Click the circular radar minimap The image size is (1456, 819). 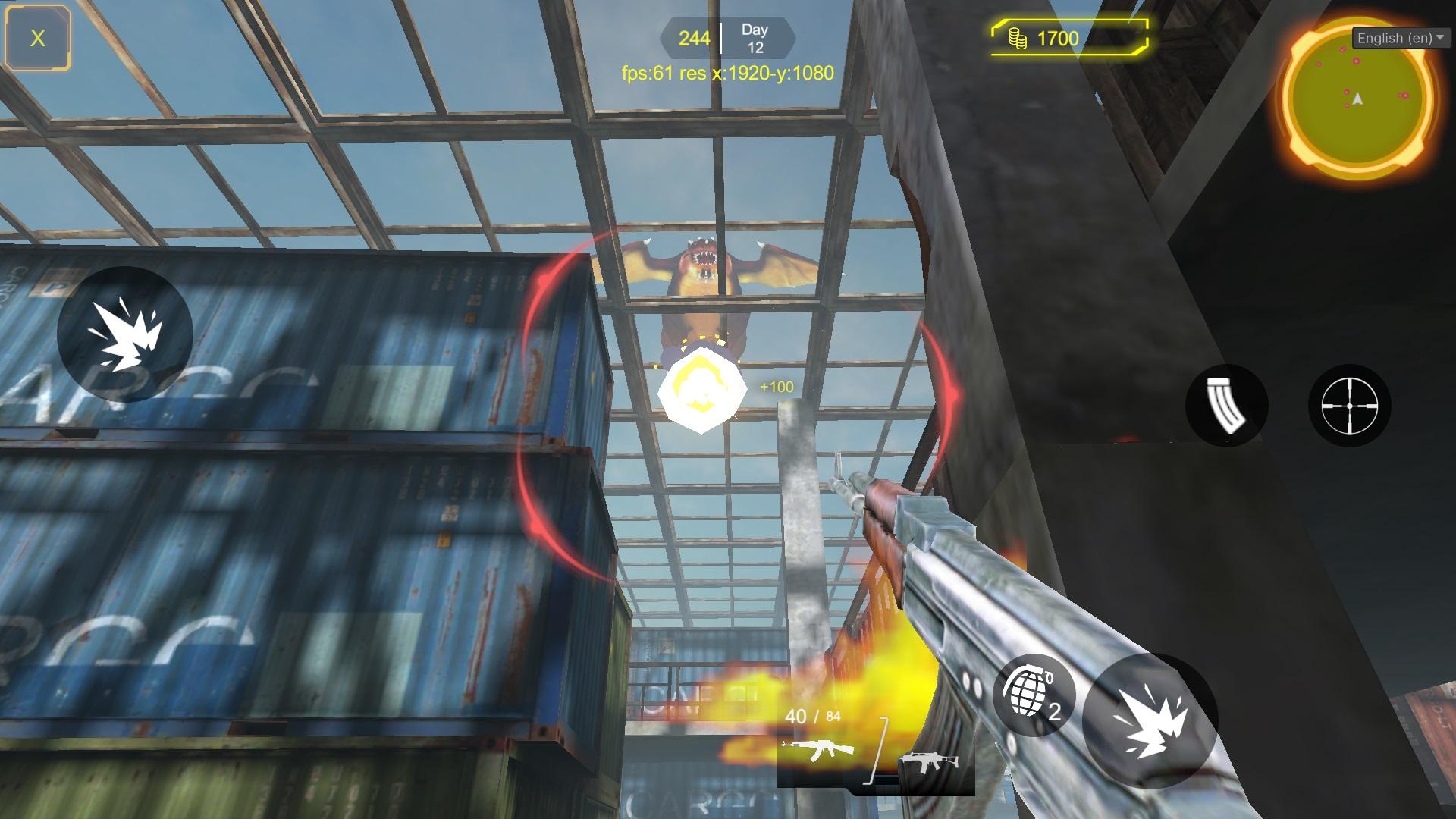(1357, 99)
